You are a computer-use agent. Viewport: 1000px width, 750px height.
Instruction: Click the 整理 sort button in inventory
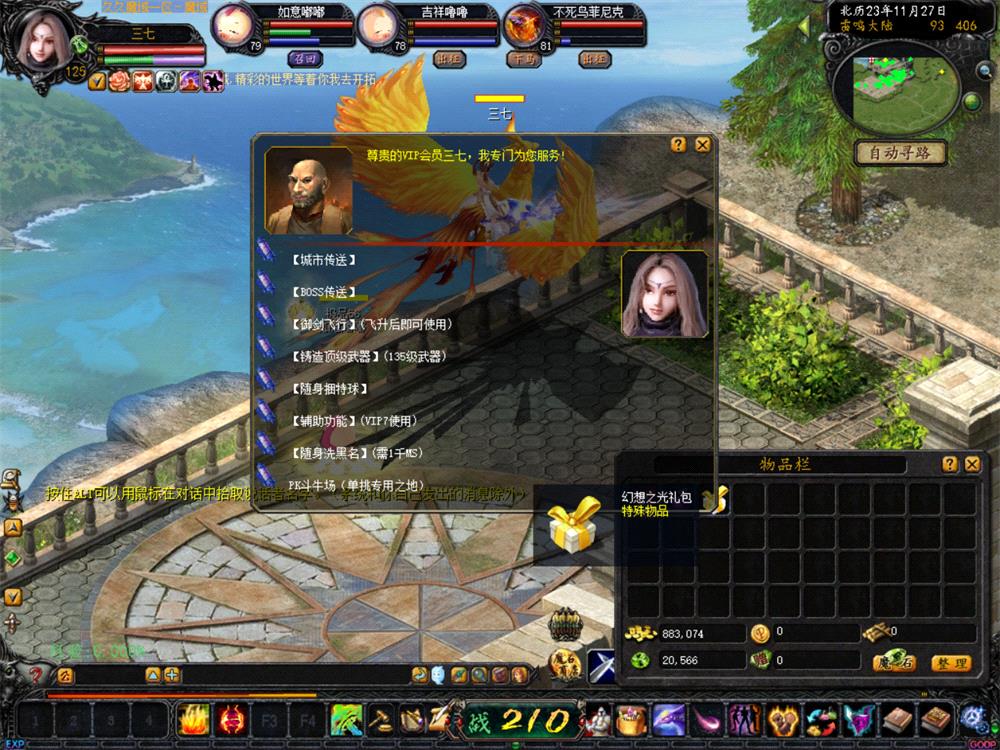point(949,663)
